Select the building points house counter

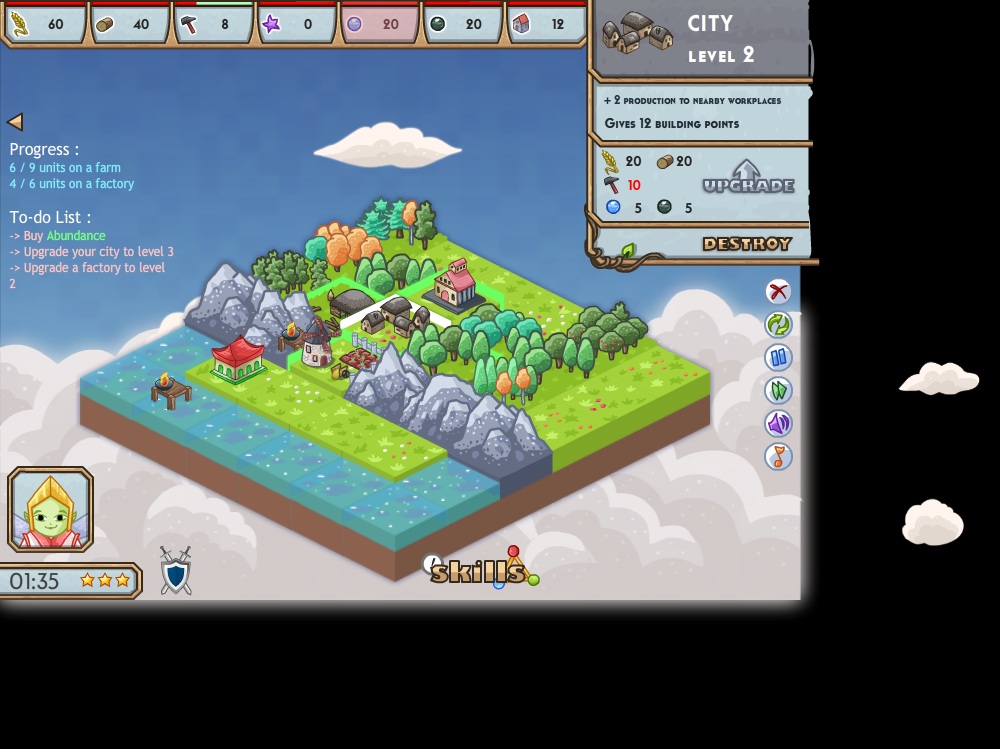tap(546, 24)
